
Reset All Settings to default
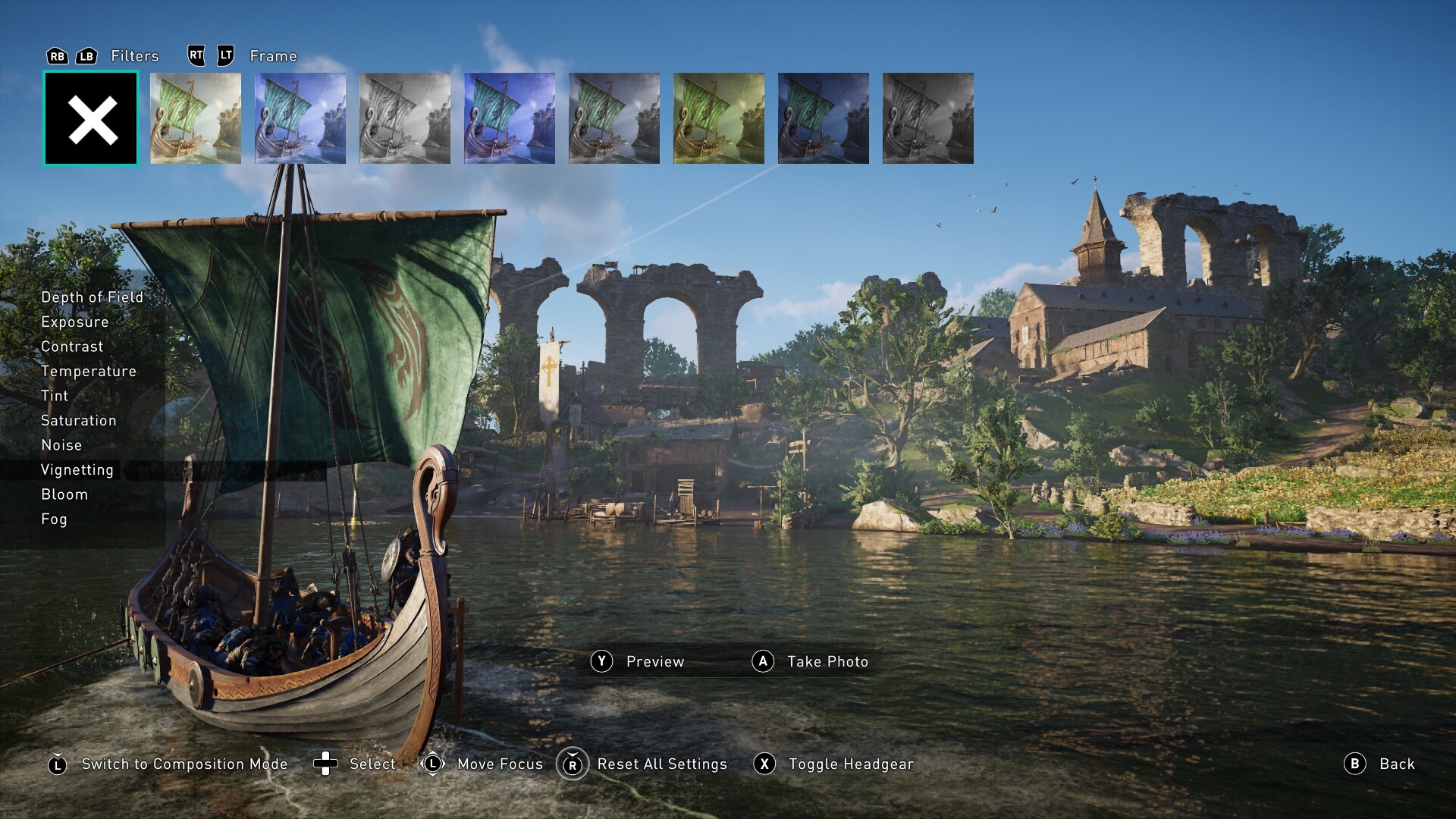pyautogui.click(x=661, y=764)
